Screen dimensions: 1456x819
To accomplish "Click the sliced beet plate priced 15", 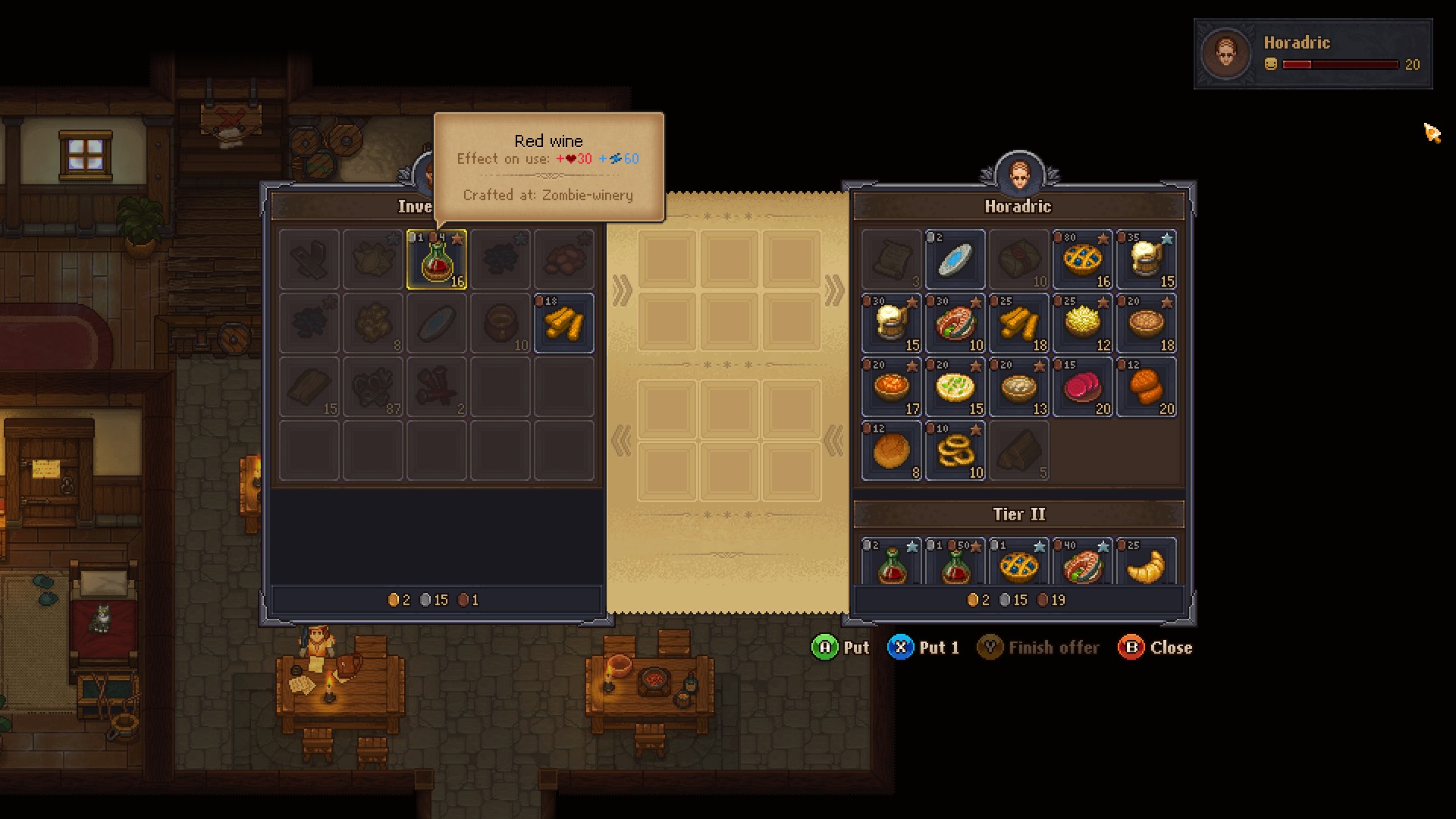I will pos(1083,388).
